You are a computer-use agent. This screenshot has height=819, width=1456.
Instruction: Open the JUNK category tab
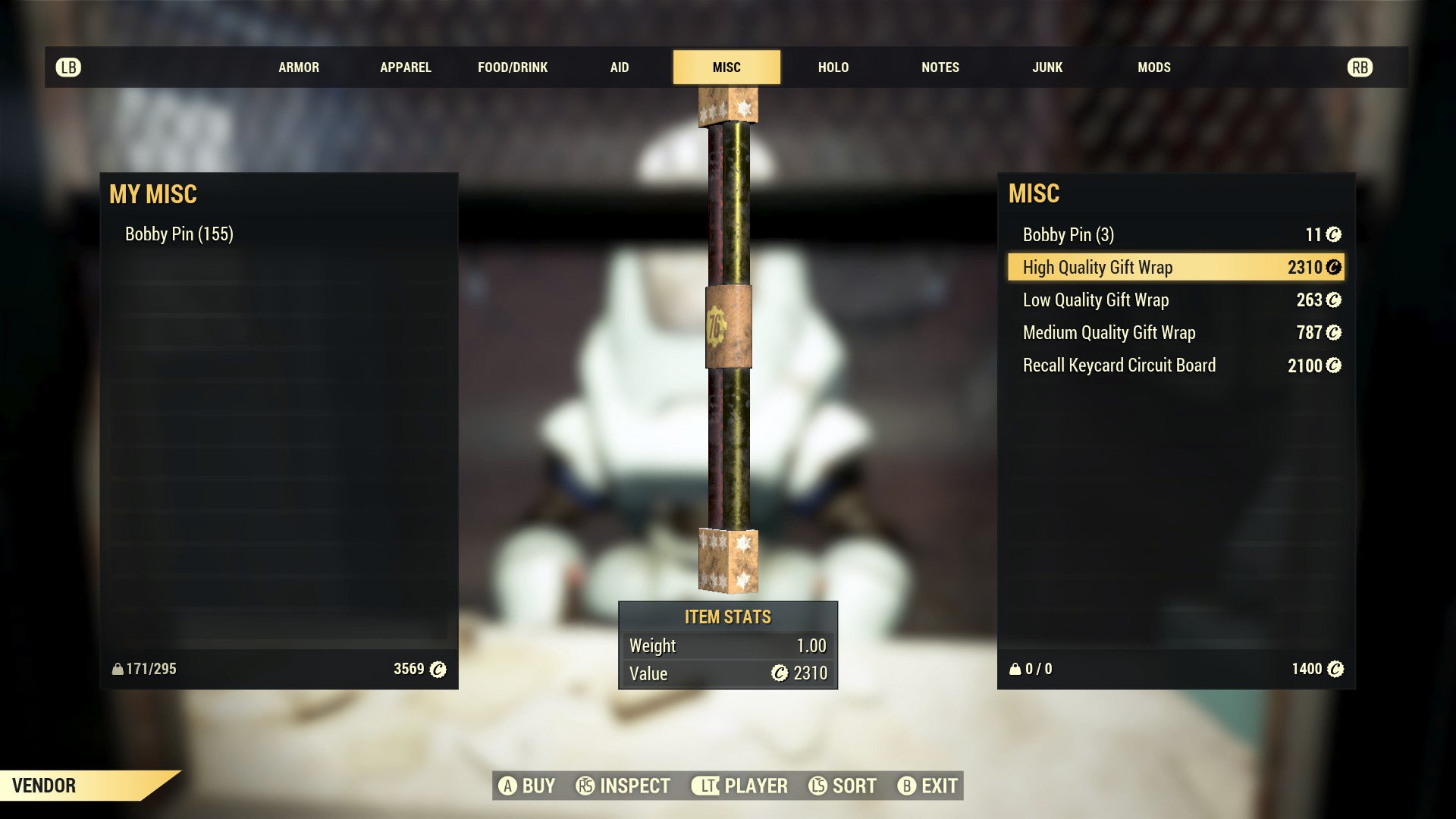pos(1047,67)
